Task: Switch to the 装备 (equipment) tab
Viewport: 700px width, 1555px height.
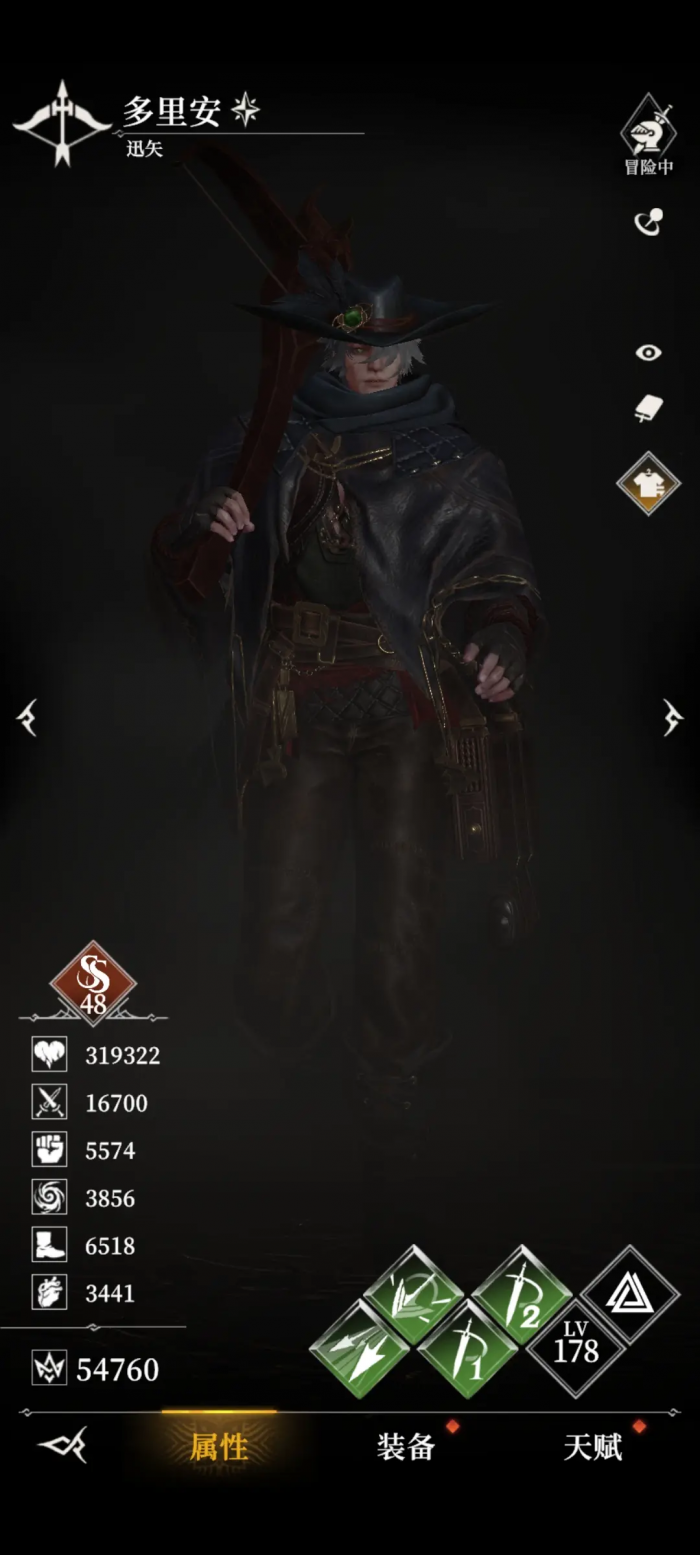Action: click(x=406, y=1446)
